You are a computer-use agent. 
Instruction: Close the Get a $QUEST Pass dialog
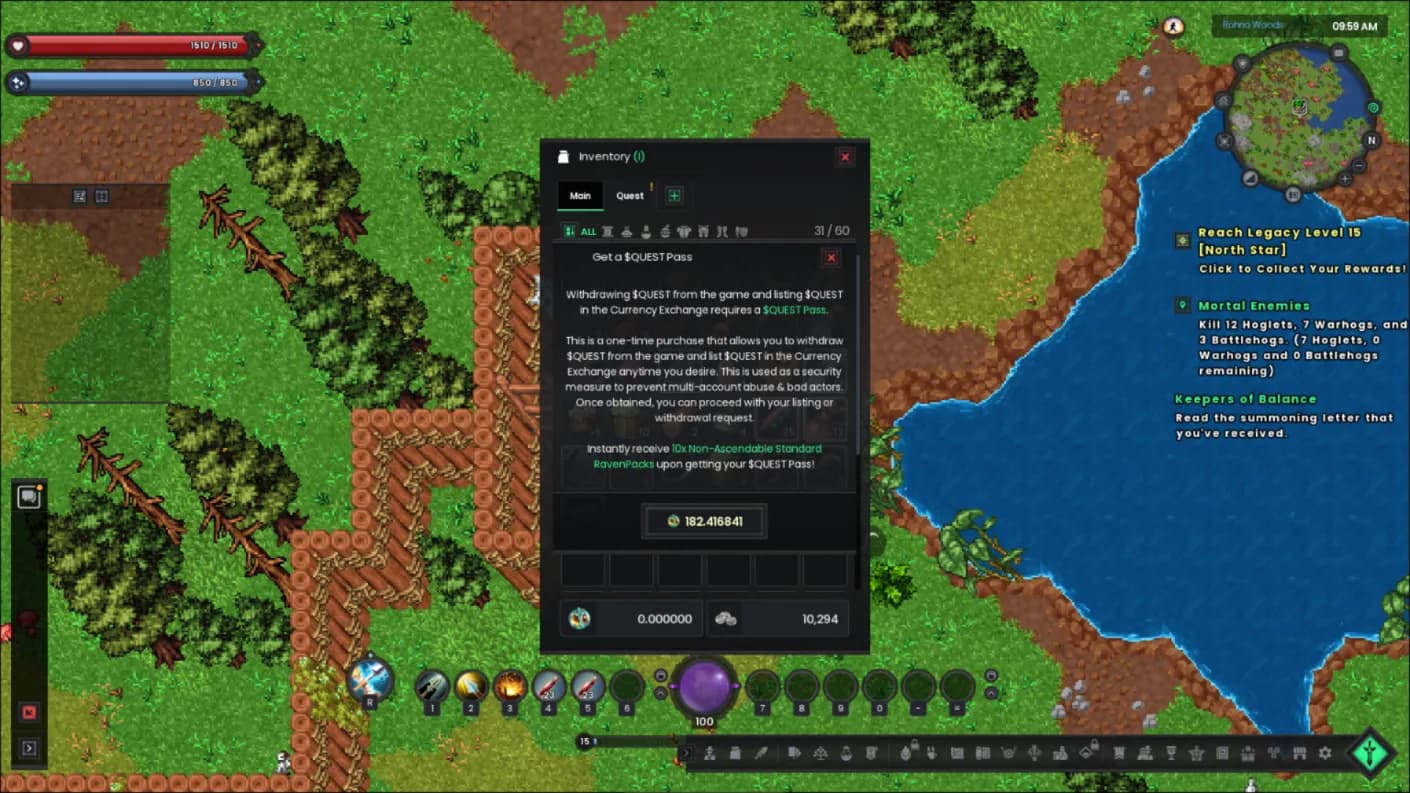click(831, 258)
